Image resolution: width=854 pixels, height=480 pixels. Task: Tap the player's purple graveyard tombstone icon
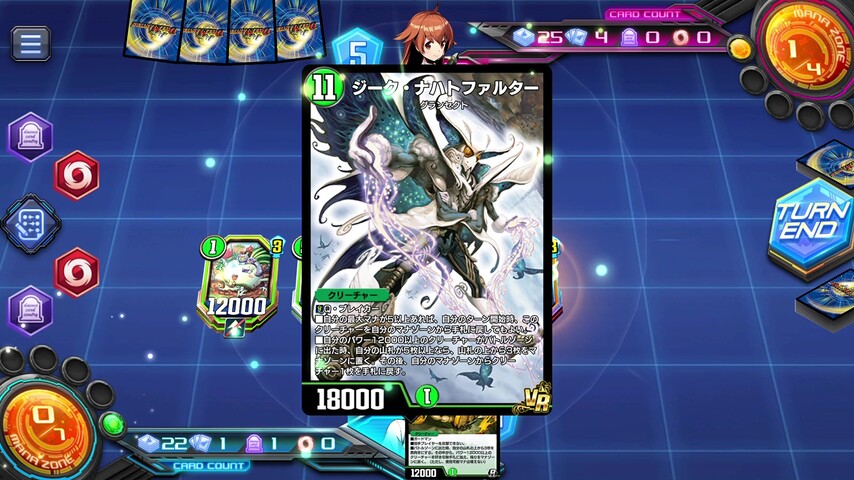point(30,309)
